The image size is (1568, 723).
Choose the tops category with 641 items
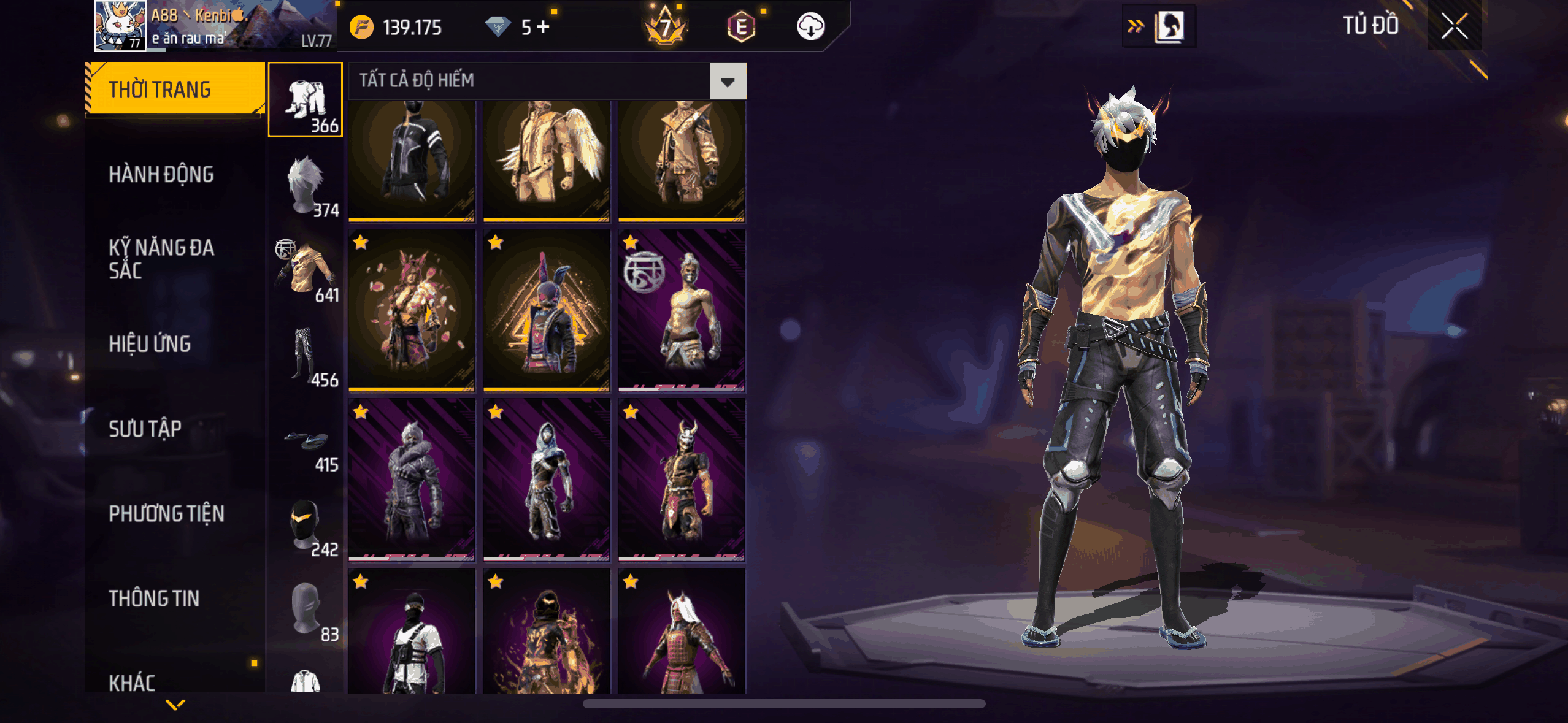click(x=306, y=270)
